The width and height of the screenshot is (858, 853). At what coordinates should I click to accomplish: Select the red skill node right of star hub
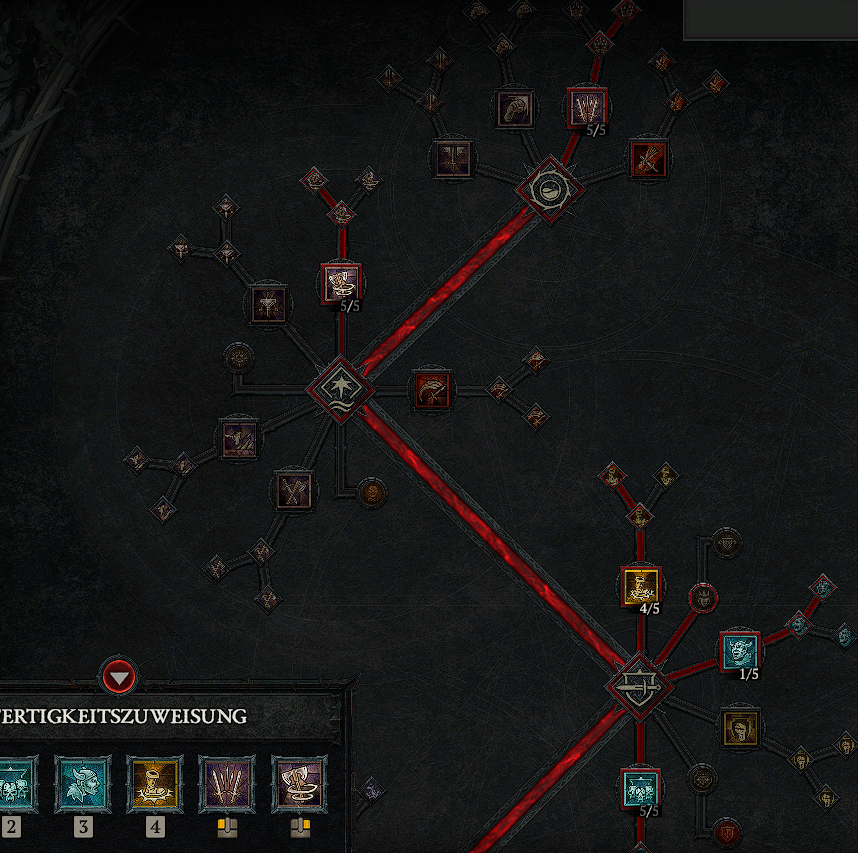[433, 389]
